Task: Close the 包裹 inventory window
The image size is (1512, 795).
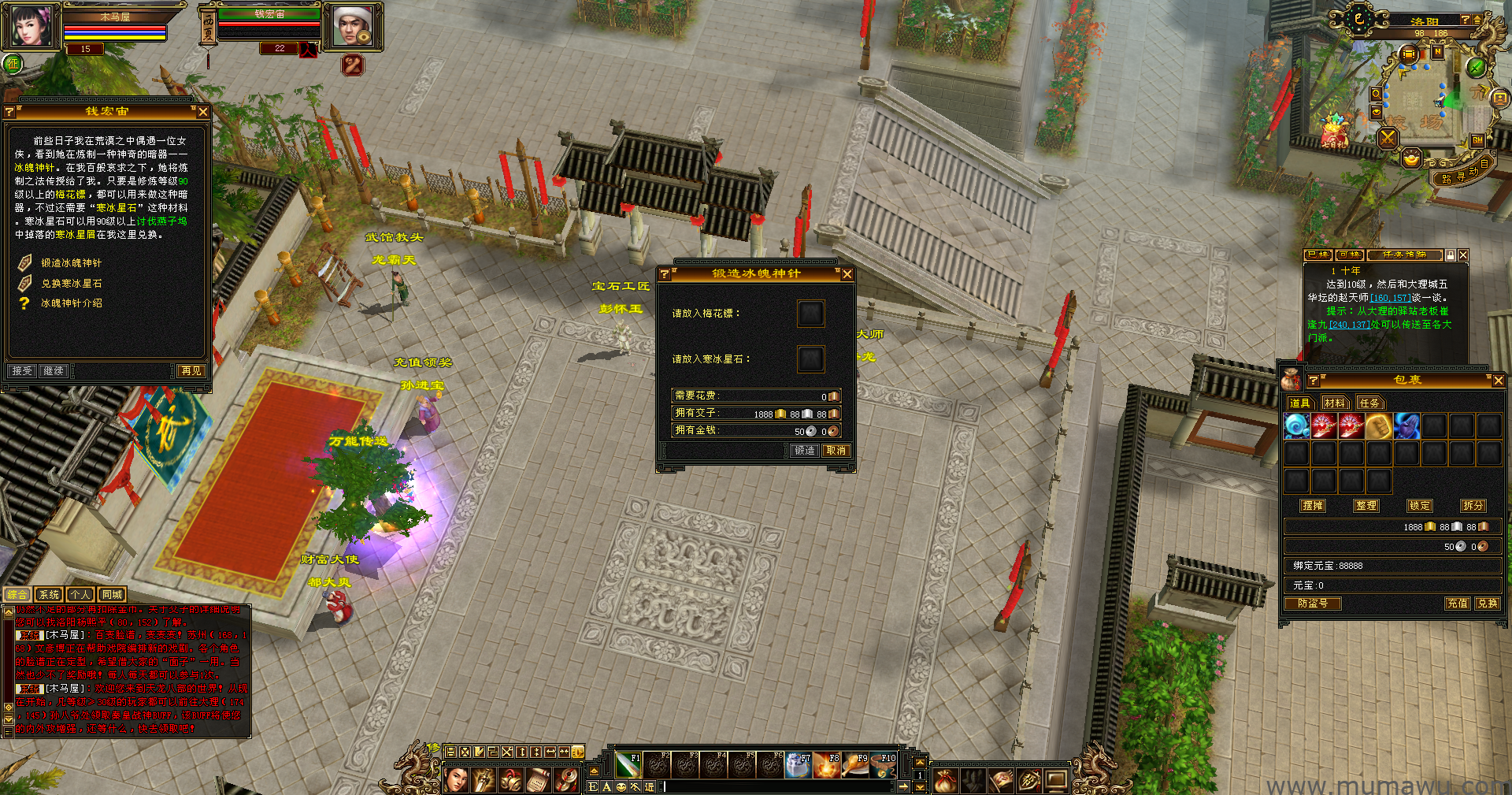Action: (1498, 381)
